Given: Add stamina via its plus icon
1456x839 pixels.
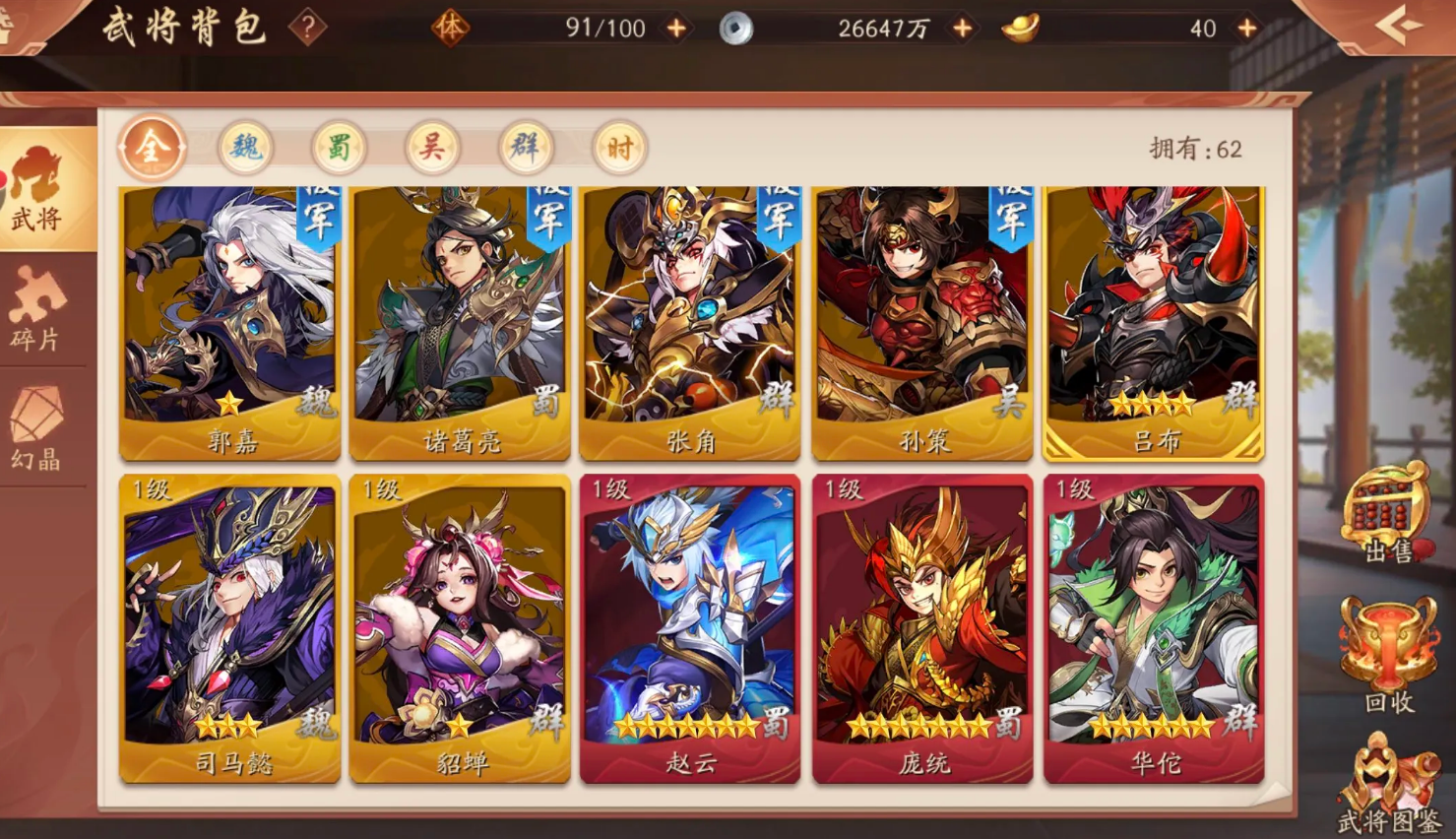Looking at the screenshot, I should (x=675, y=28).
